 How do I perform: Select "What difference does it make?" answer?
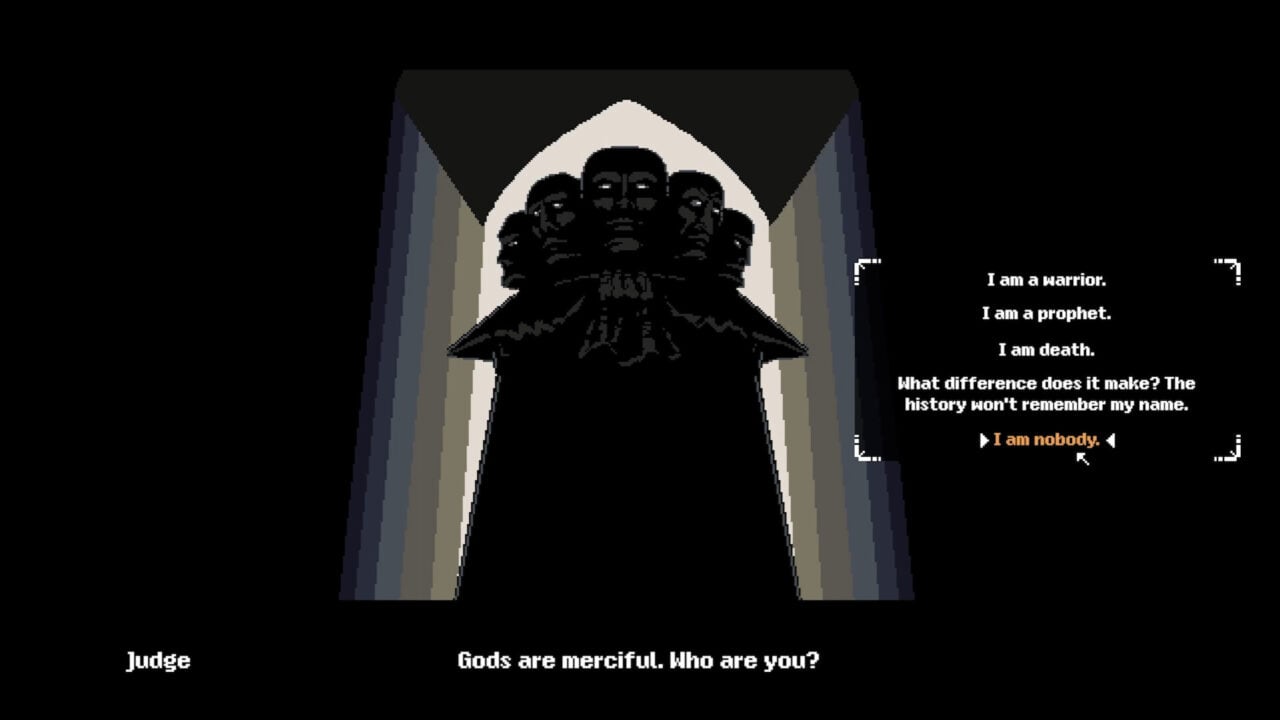pos(1044,393)
